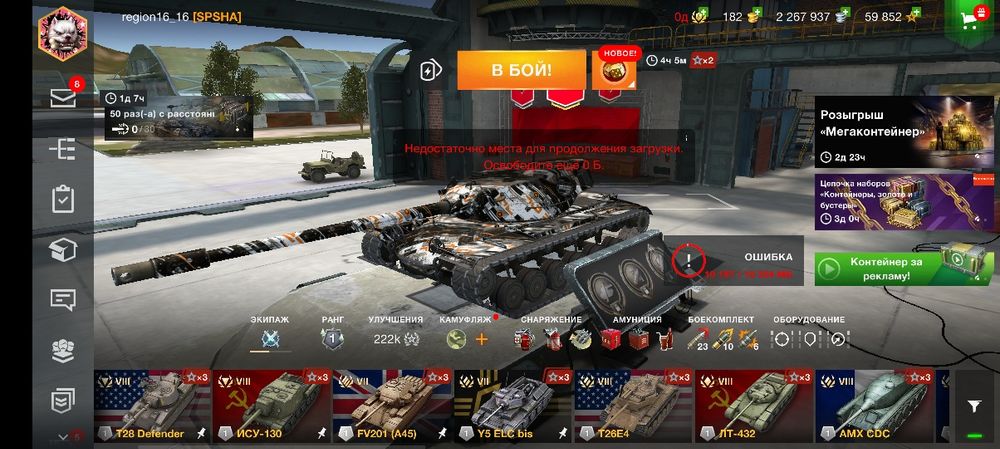Viewport: 1000px width, 449px height.
Task: Open the tech tree icon in sidebar
Action: [63, 149]
